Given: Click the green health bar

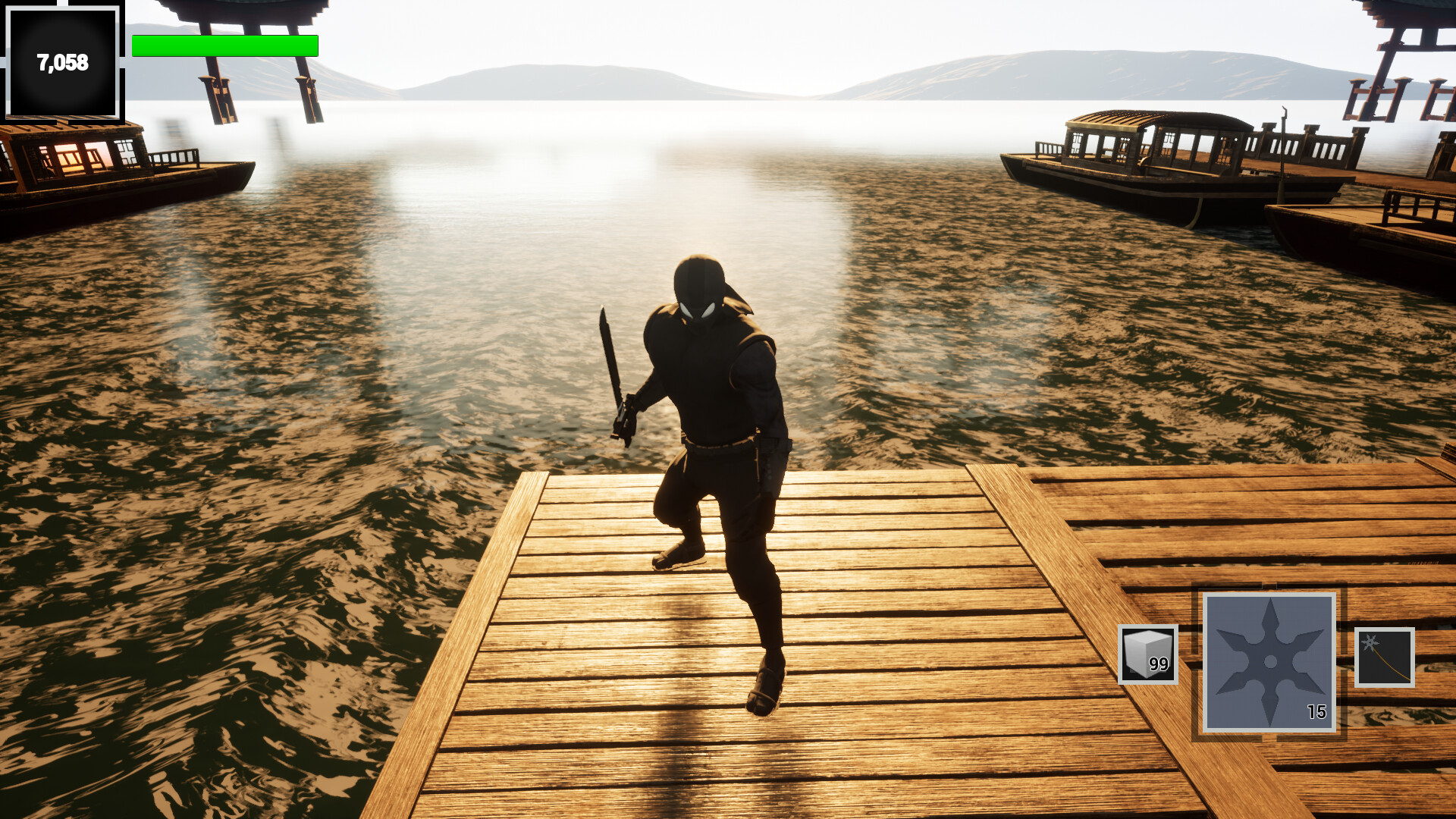Looking at the screenshot, I should 224,46.
